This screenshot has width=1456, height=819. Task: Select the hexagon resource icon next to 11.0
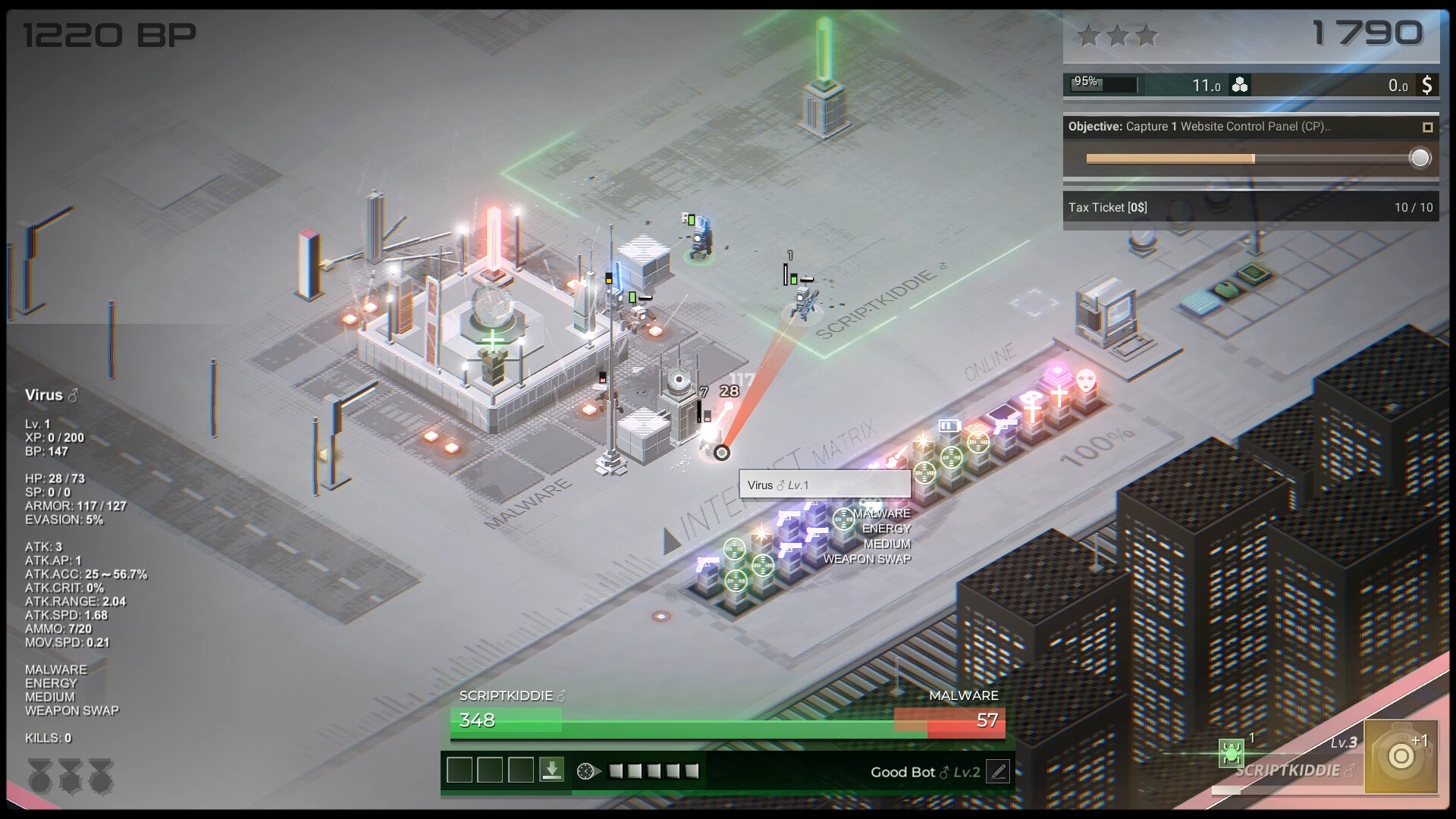pos(1241,85)
